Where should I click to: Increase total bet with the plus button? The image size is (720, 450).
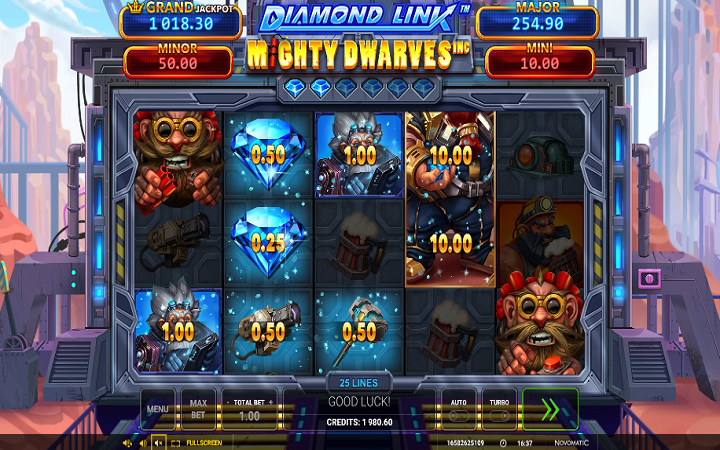coord(271,399)
